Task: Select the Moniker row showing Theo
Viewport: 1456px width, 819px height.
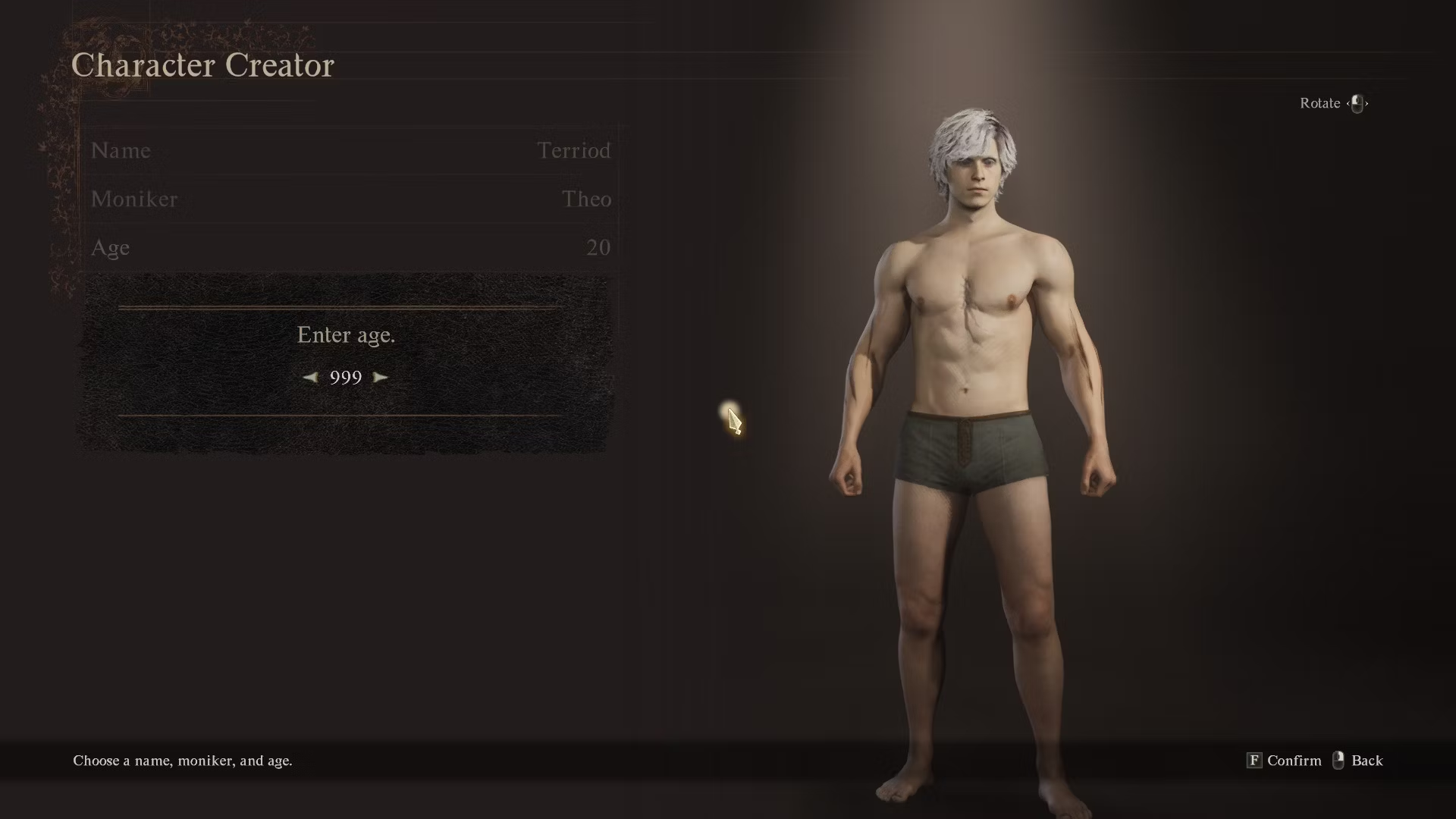Action: pyautogui.click(x=350, y=199)
